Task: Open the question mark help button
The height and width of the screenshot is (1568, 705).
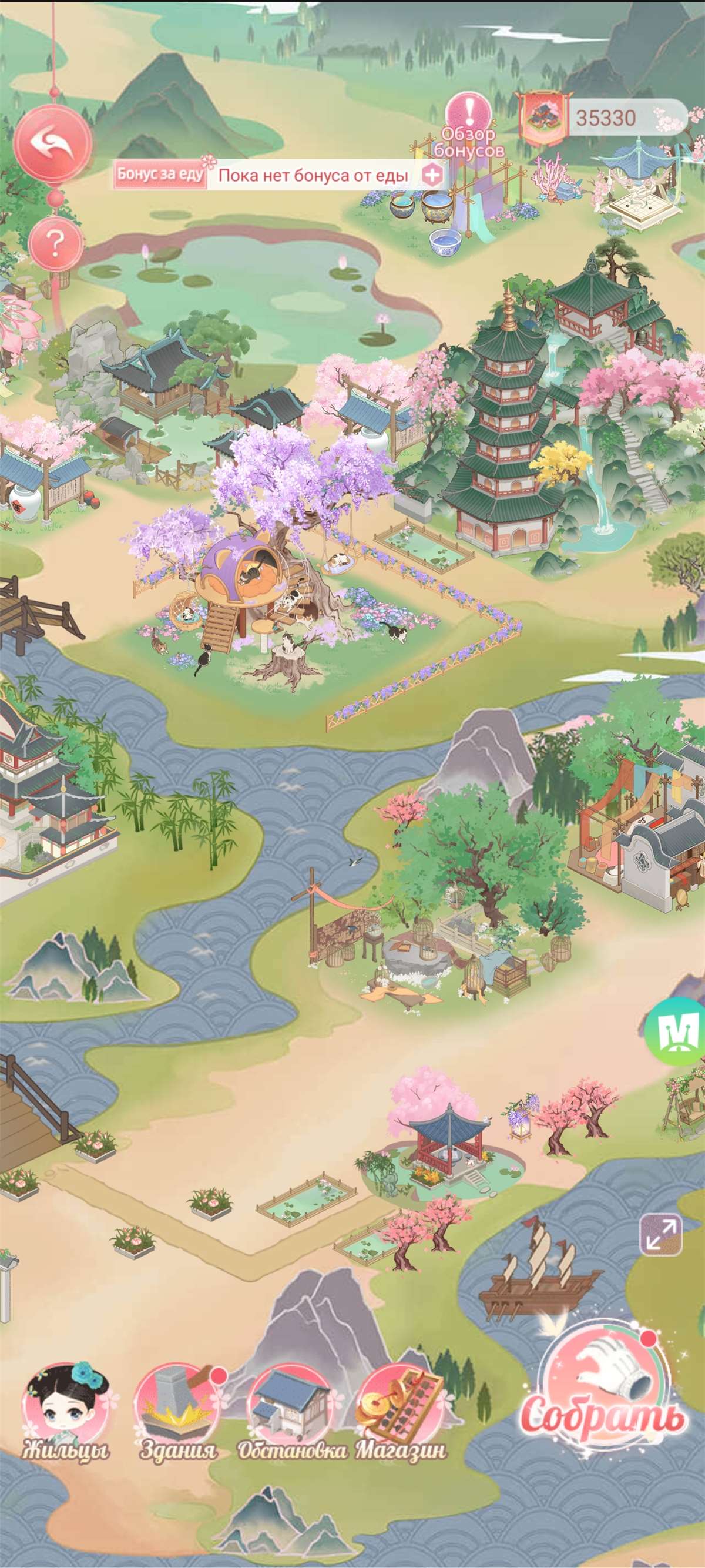Action: click(55, 243)
